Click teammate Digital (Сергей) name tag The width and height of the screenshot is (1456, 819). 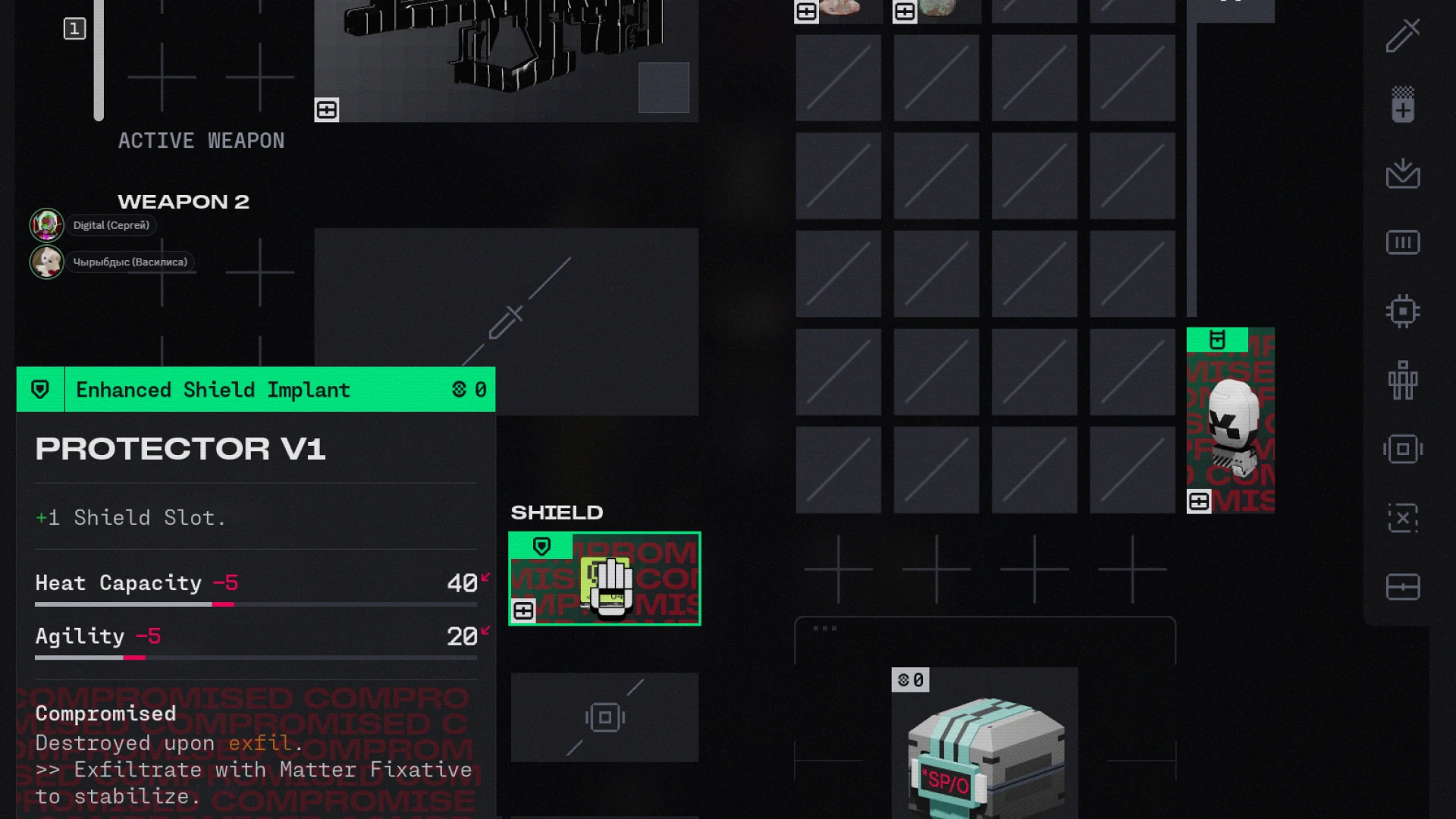coord(111,225)
